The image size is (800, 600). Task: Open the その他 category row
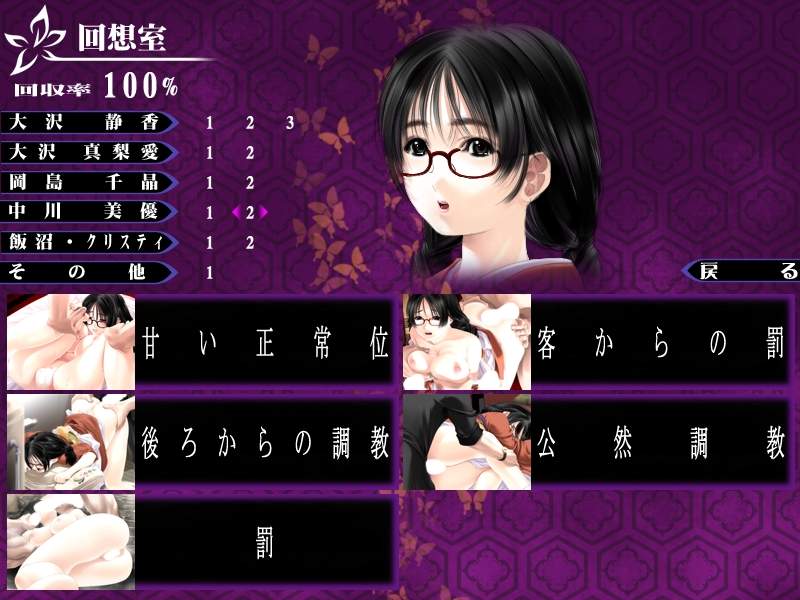[88, 272]
